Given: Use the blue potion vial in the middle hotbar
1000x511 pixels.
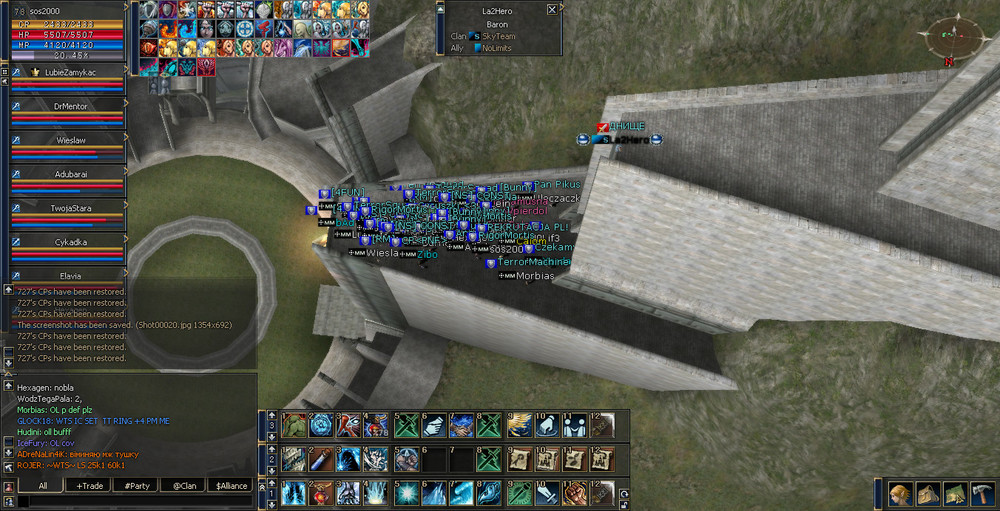Looking at the screenshot, I should 320,459.
